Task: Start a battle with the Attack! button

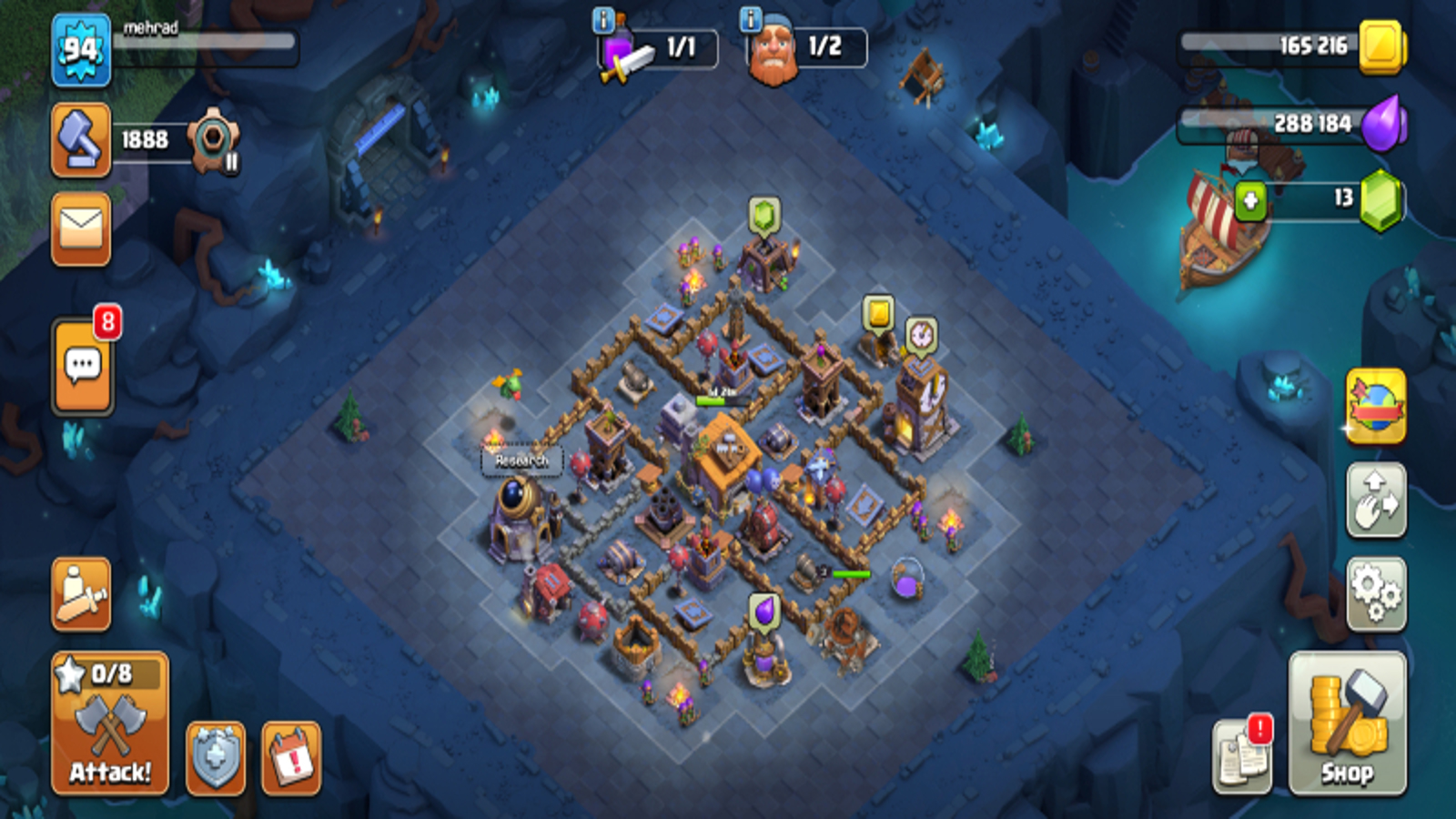Action: click(x=110, y=723)
